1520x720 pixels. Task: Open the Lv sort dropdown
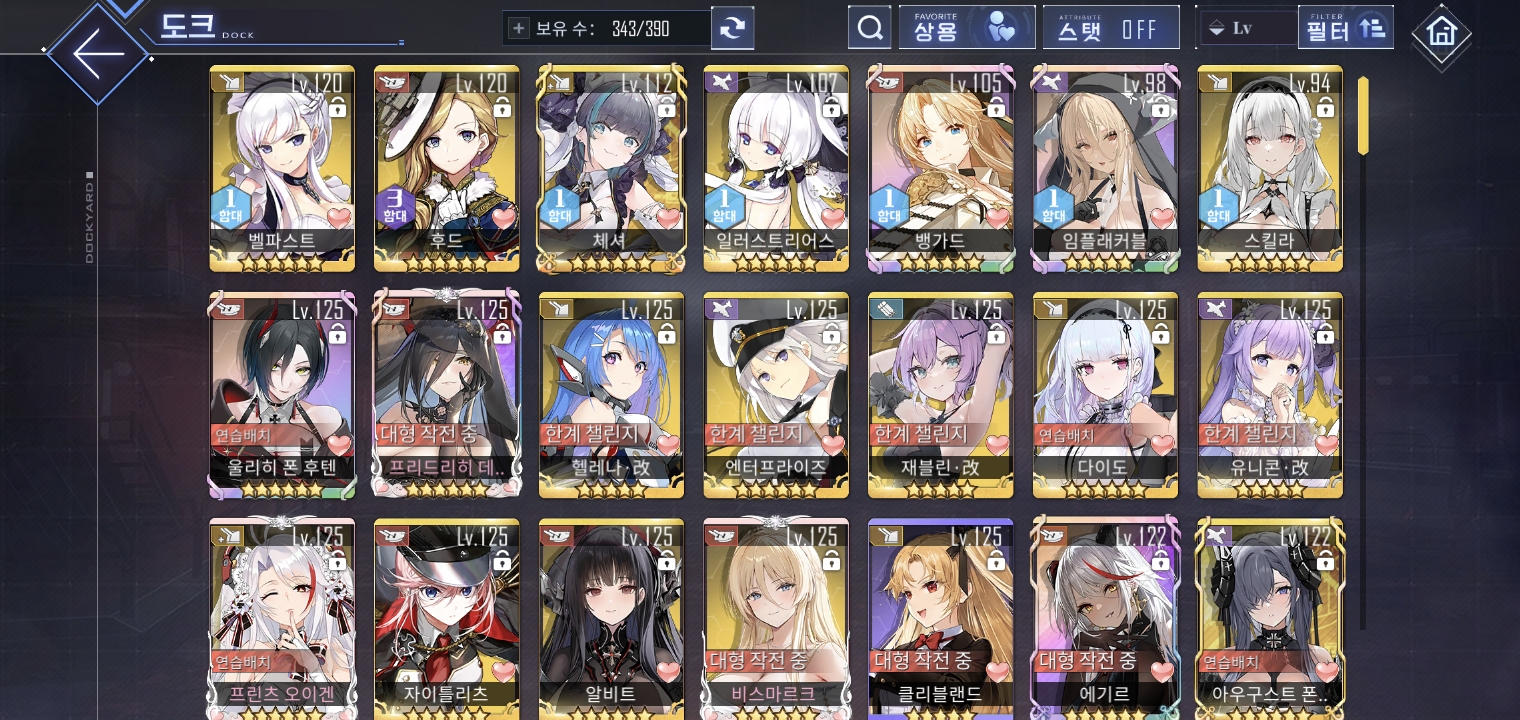tap(1246, 28)
